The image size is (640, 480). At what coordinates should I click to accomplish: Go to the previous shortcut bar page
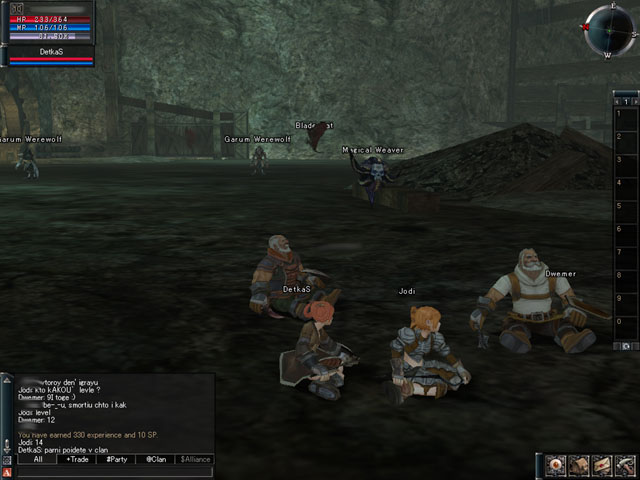click(618, 101)
